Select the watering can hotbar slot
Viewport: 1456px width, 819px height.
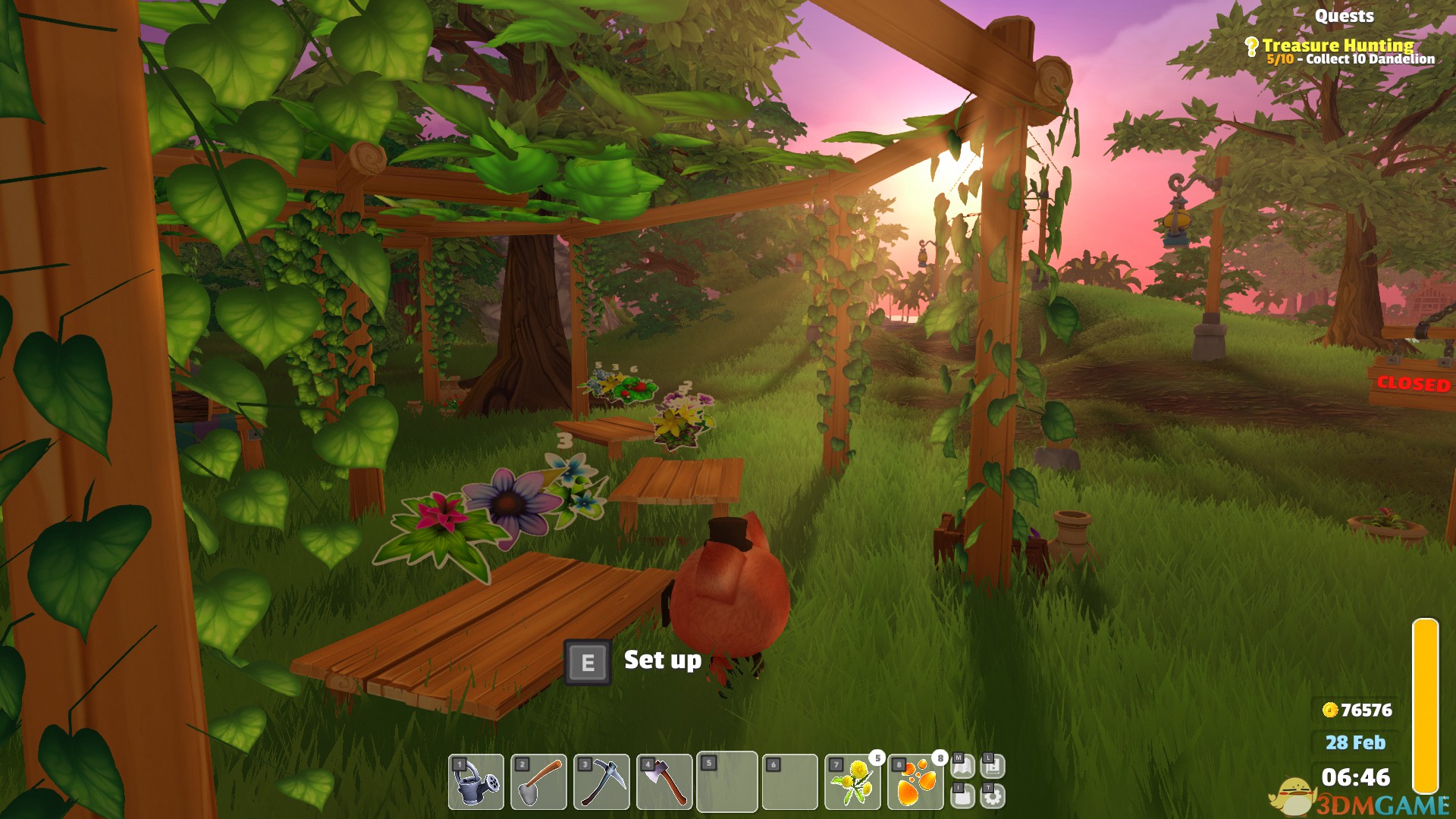pos(476,783)
